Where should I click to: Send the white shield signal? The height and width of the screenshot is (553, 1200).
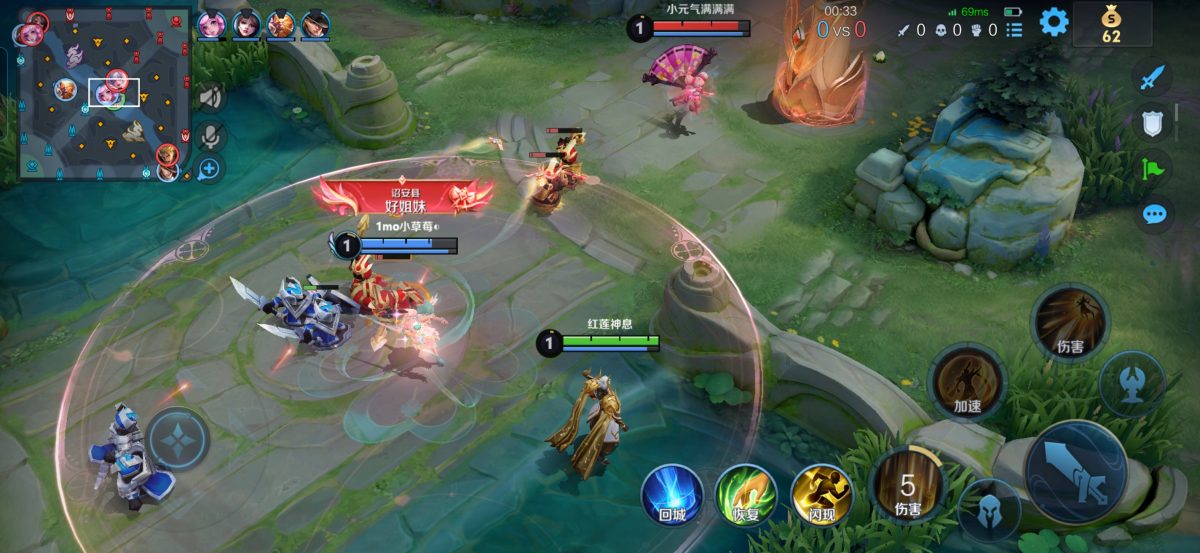click(1155, 124)
